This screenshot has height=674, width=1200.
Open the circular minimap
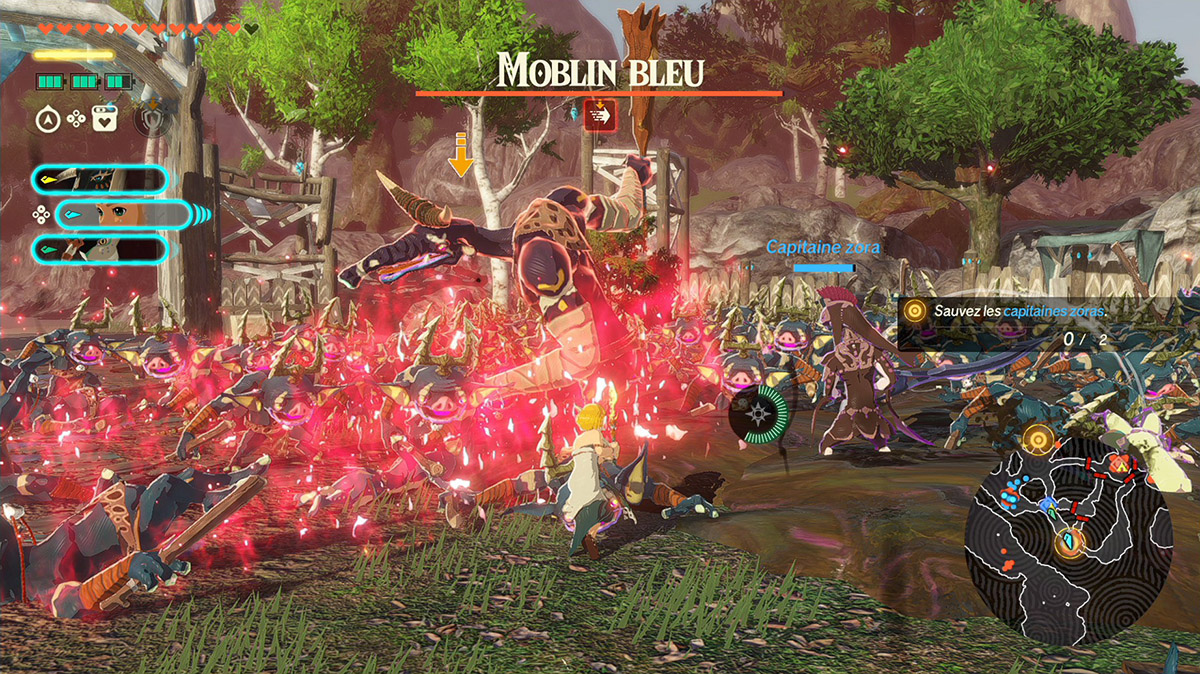coord(1067,538)
